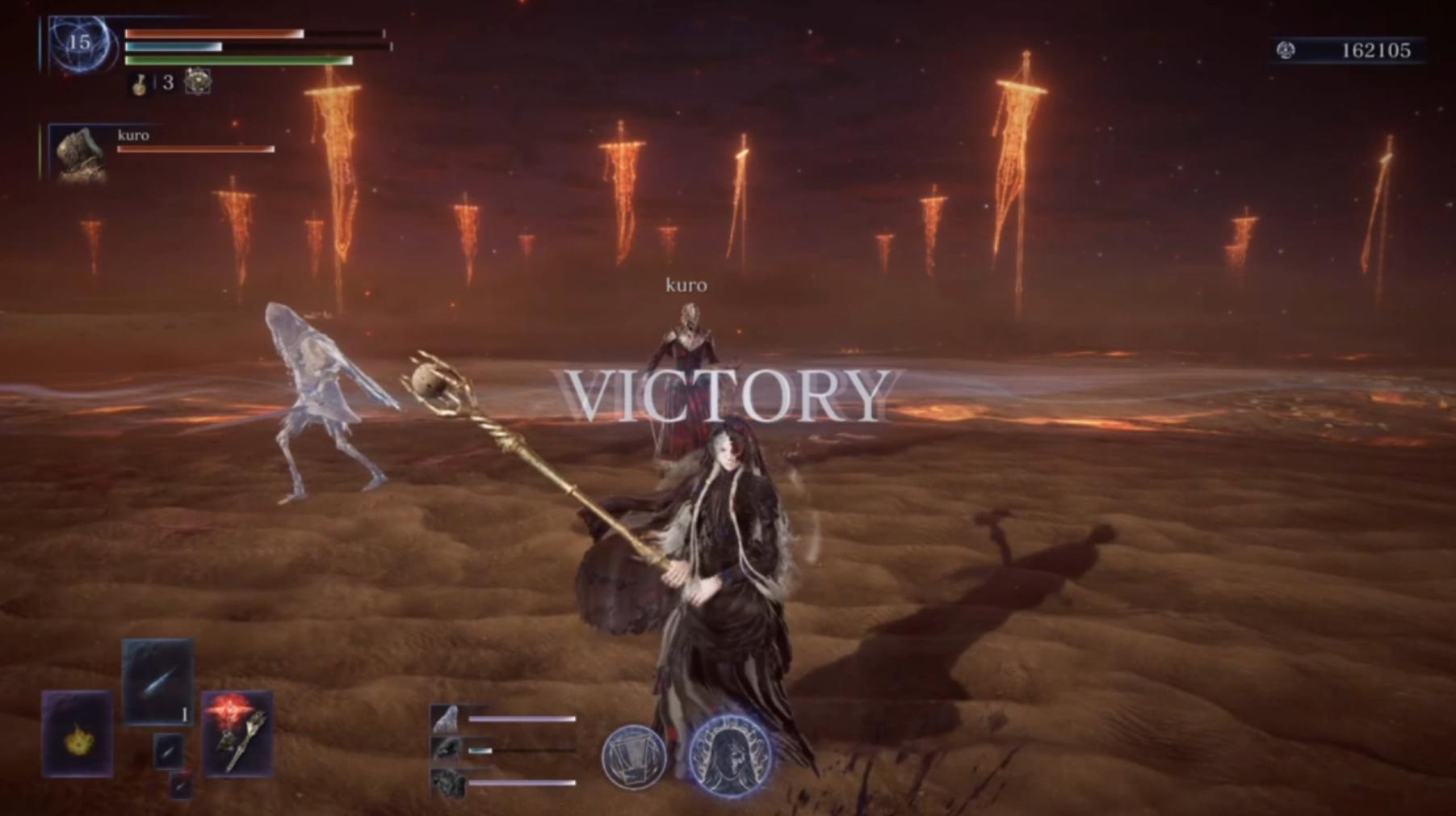This screenshot has height=816, width=1456.
Task: Click the rune currency icon
Action: point(1286,51)
